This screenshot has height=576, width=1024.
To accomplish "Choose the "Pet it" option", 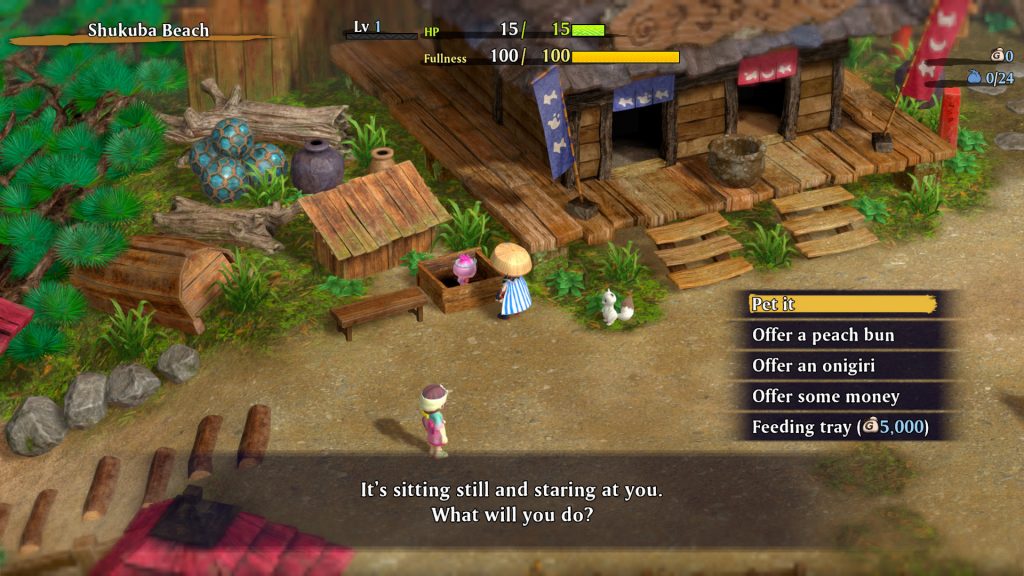I will [x=842, y=304].
